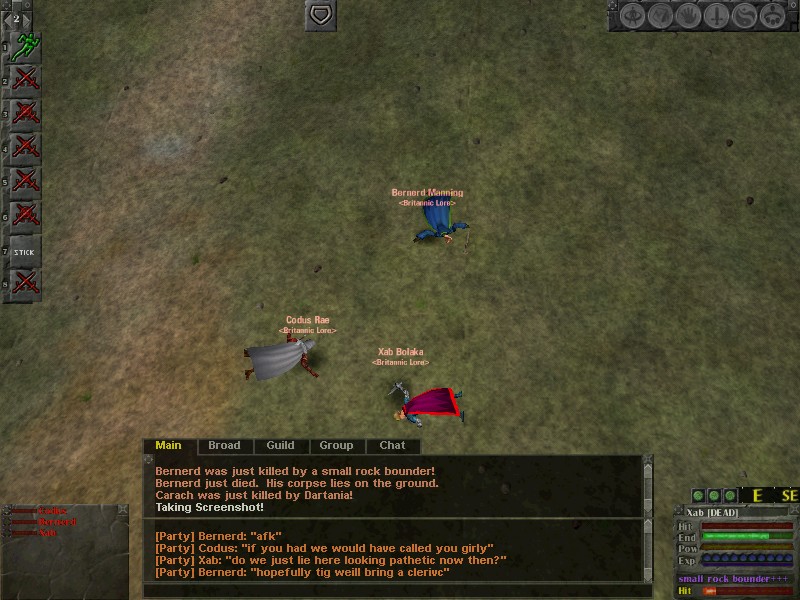Select the Guild chat tab

[280, 445]
